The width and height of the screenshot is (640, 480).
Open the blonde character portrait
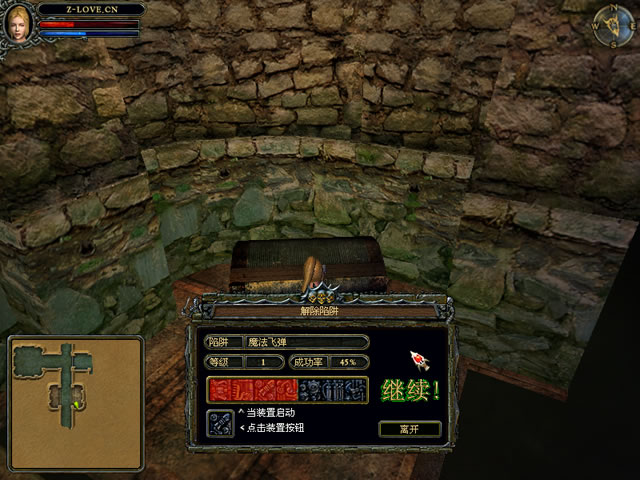[16, 24]
